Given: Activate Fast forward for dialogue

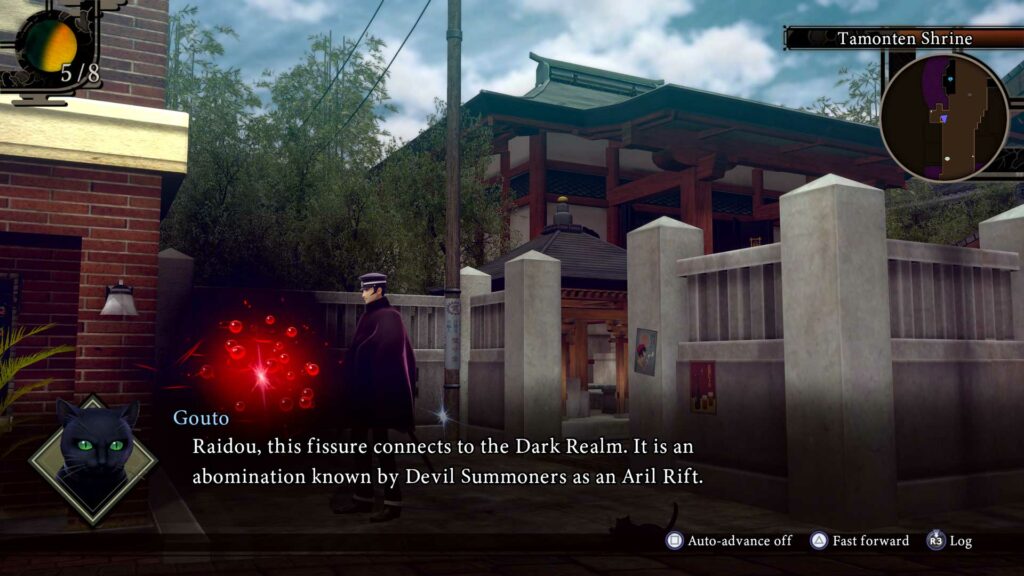Looking at the screenshot, I should [860, 541].
